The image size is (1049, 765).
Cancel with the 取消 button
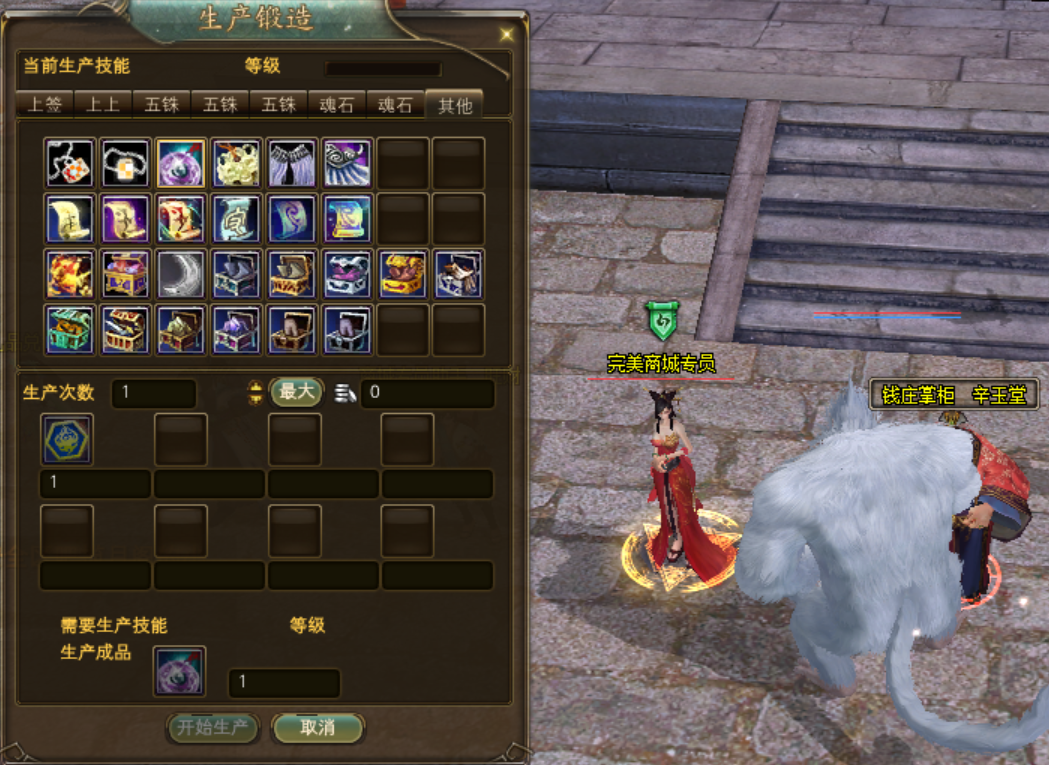[x=318, y=727]
